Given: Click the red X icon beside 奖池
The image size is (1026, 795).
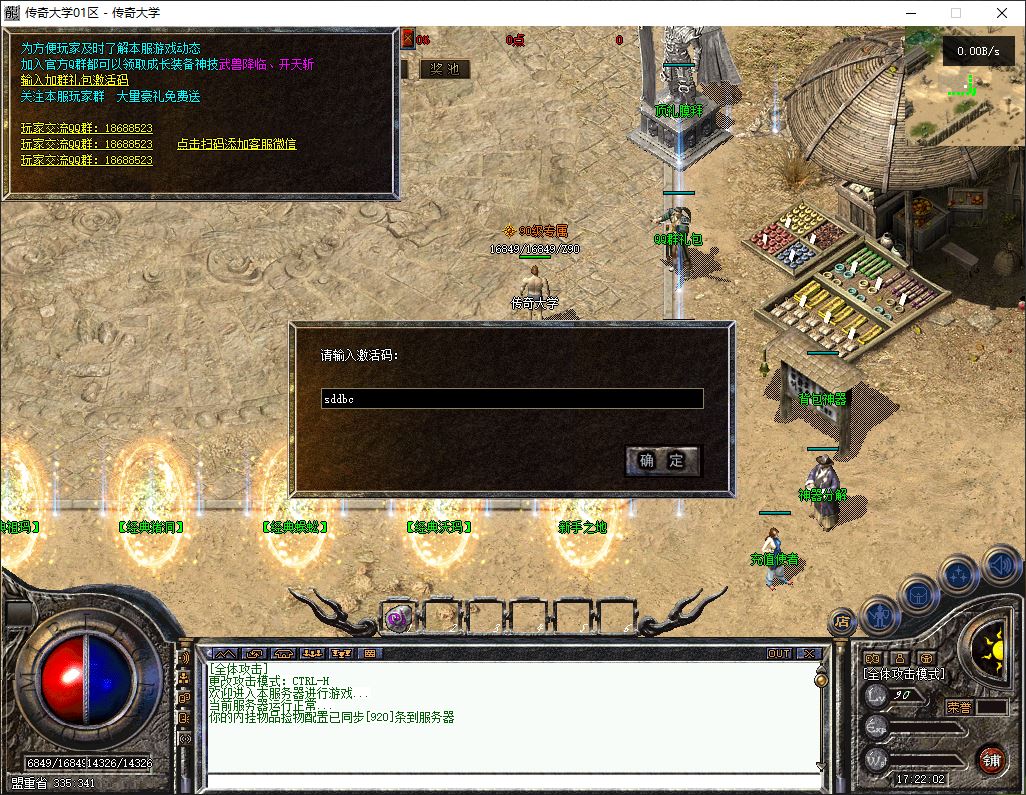Looking at the screenshot, I should point(407,39).
